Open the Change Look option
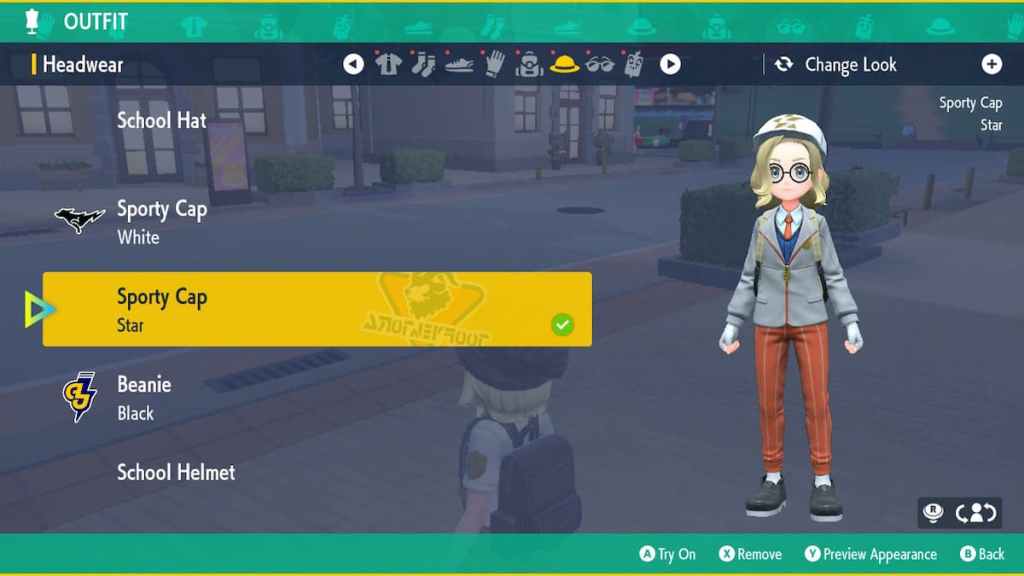The image size is (1024, 576). click(838, 65)
